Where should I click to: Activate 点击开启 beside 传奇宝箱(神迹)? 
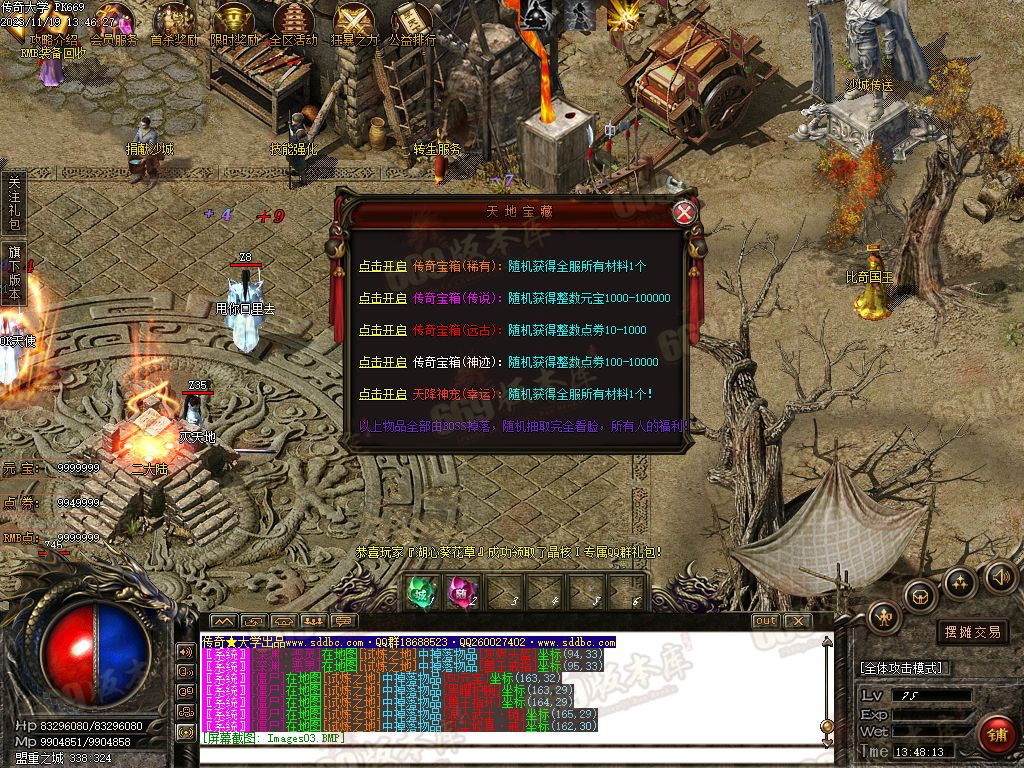tap(383, 362)
